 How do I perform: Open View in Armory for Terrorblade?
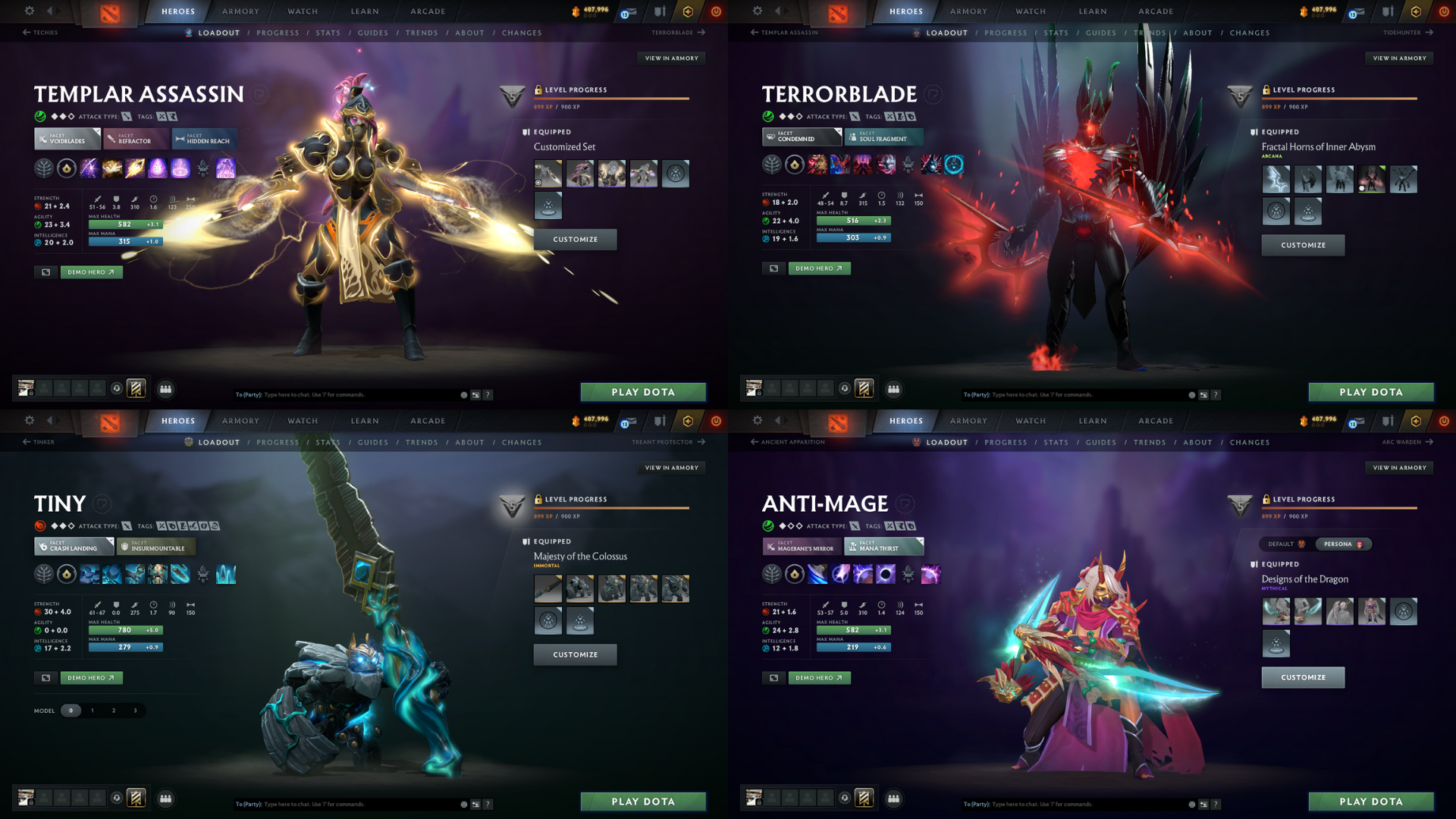(1399, 58)
